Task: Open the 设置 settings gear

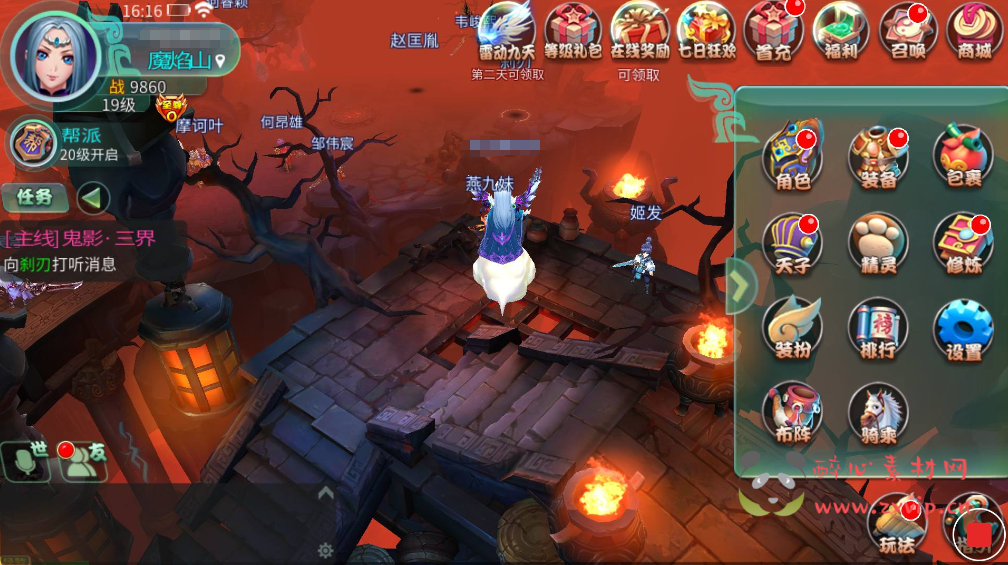Action: coord(962,329)
